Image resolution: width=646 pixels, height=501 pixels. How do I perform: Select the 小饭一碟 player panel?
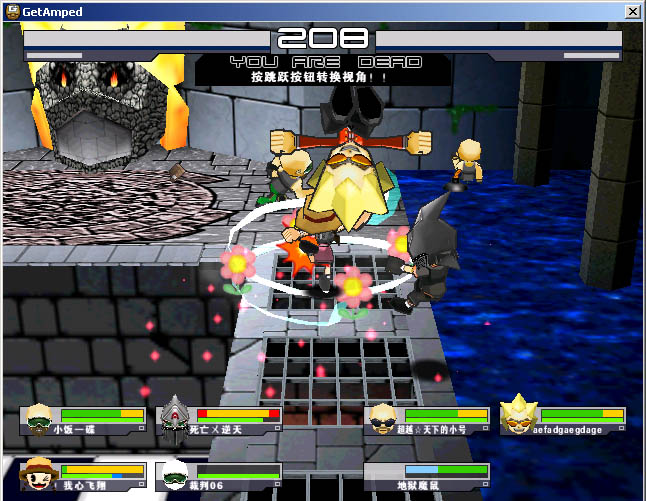coord(84,420)
